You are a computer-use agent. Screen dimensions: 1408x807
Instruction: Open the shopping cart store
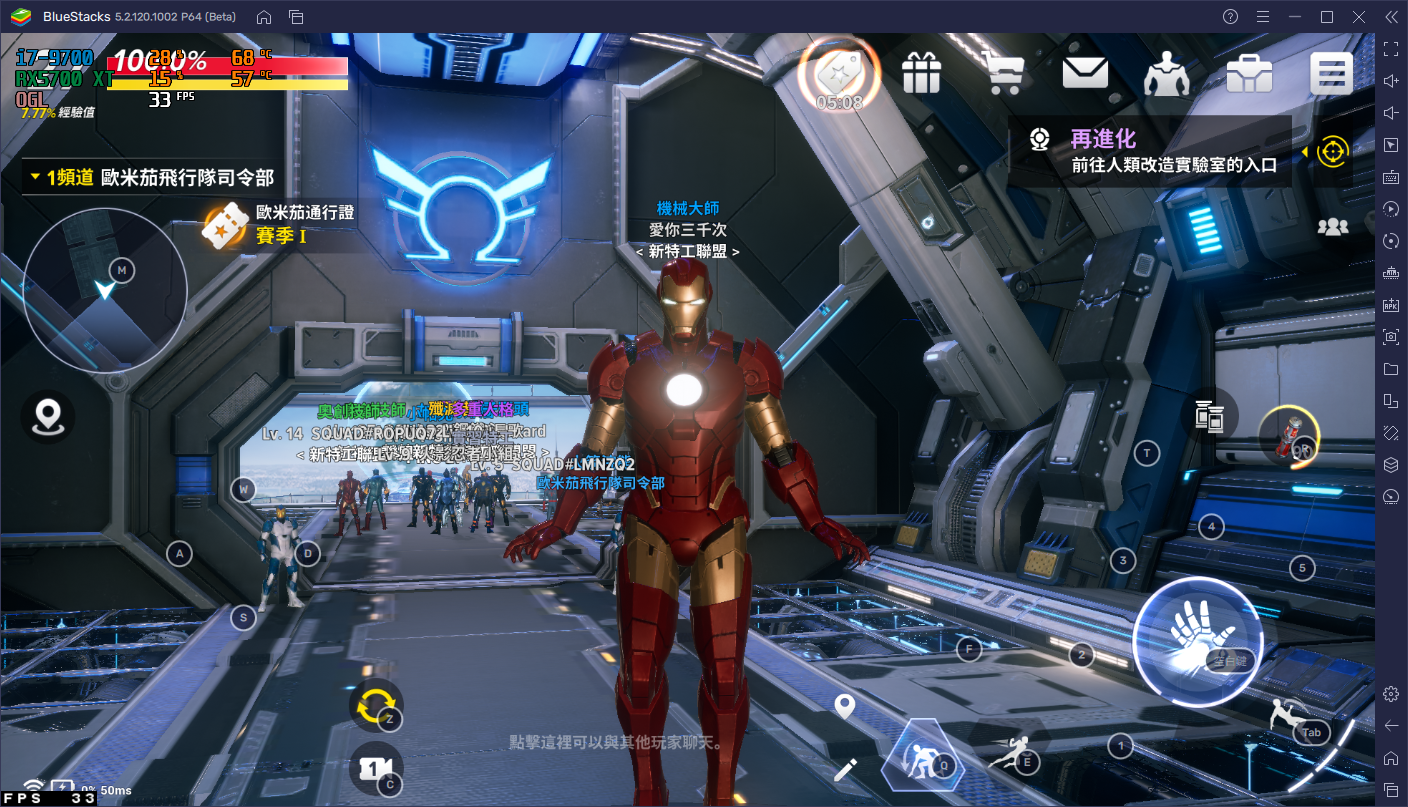[1002, 72]
